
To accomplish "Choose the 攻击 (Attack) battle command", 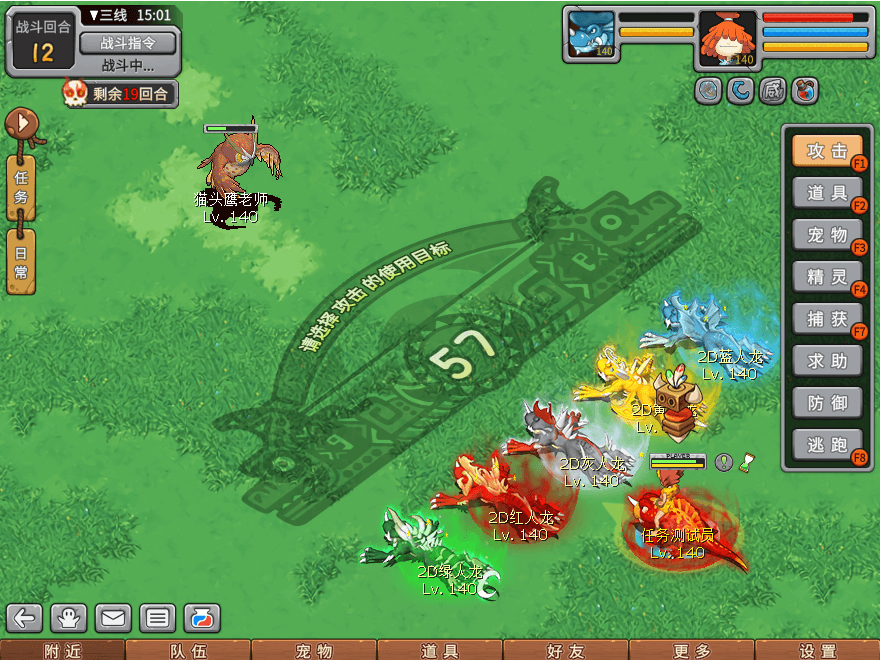I will tap(827, 151).
